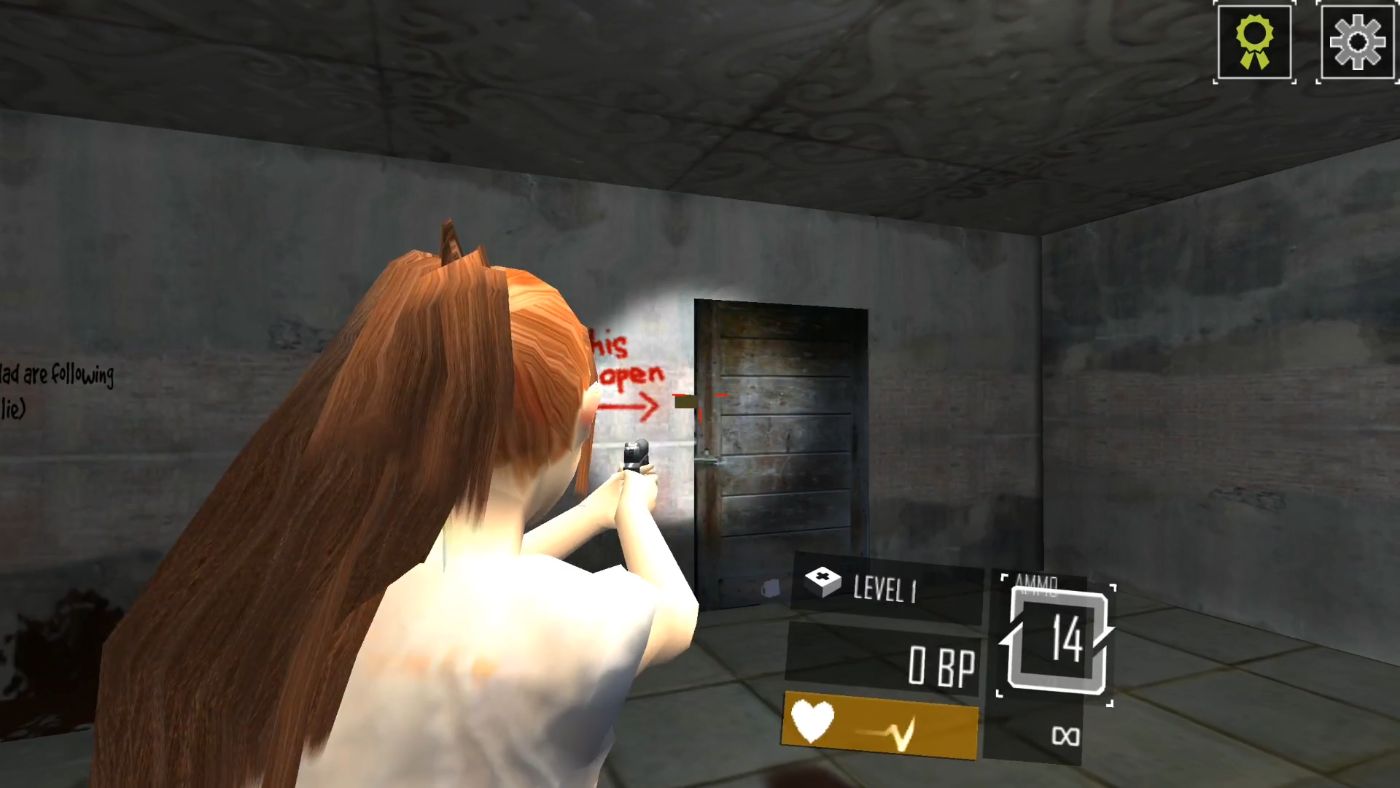Click the yellow health bar
Image resolution: width=1400 pixels, height=788 pixels.
880,725
